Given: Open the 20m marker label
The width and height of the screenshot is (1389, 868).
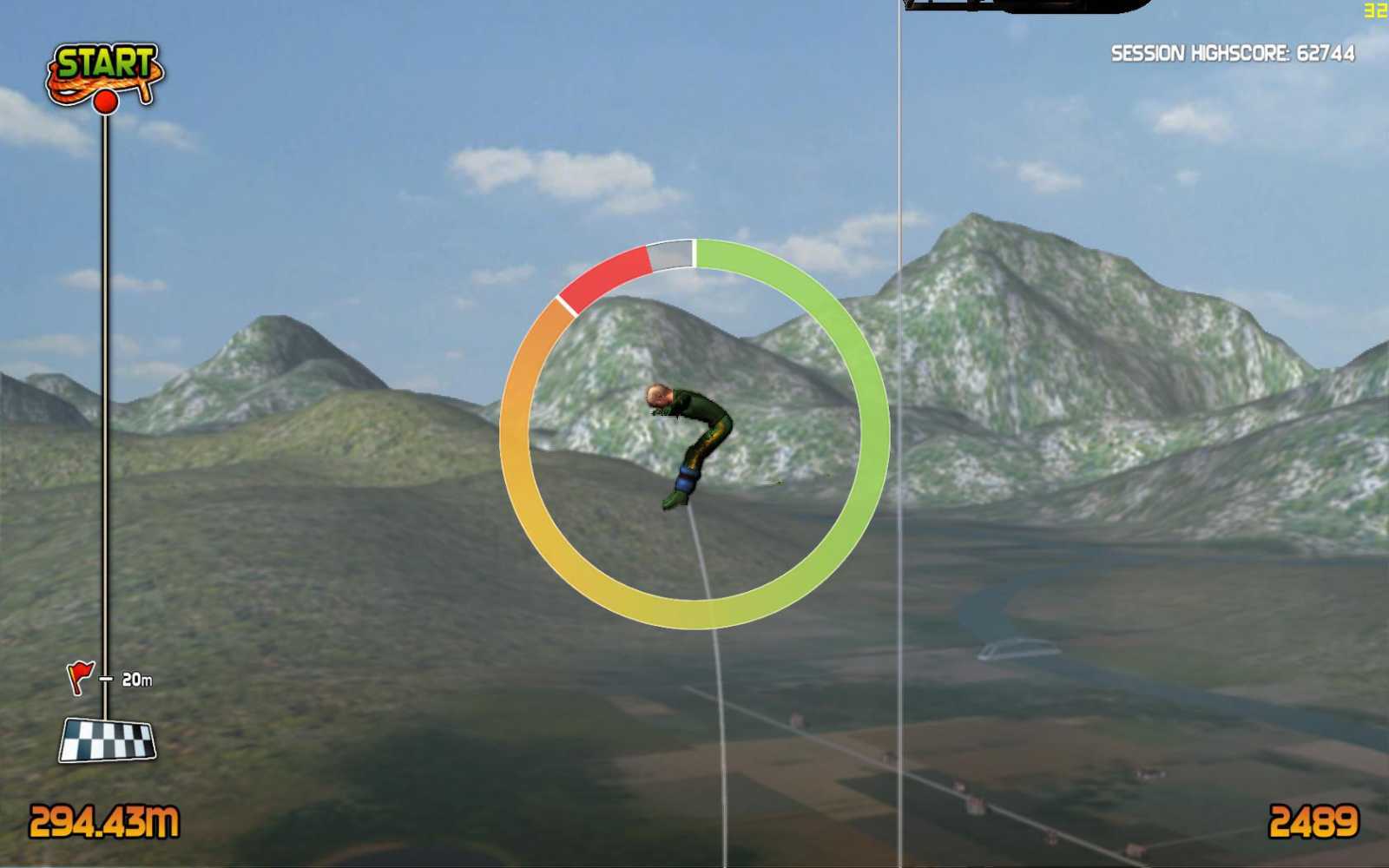Looking at the screenshot, I should [x=137, y=678].
